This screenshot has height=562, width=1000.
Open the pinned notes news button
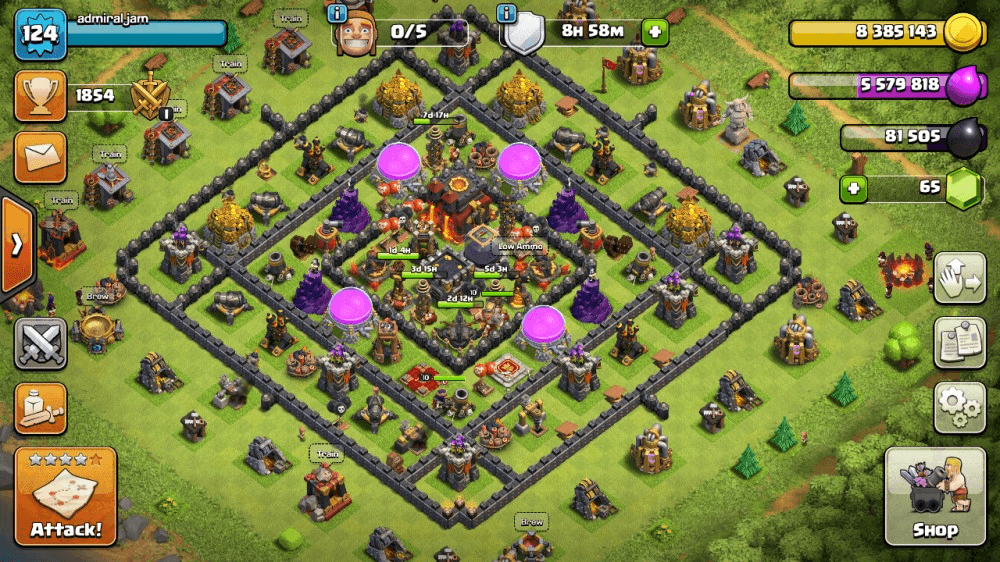click(x=960, y=343)
